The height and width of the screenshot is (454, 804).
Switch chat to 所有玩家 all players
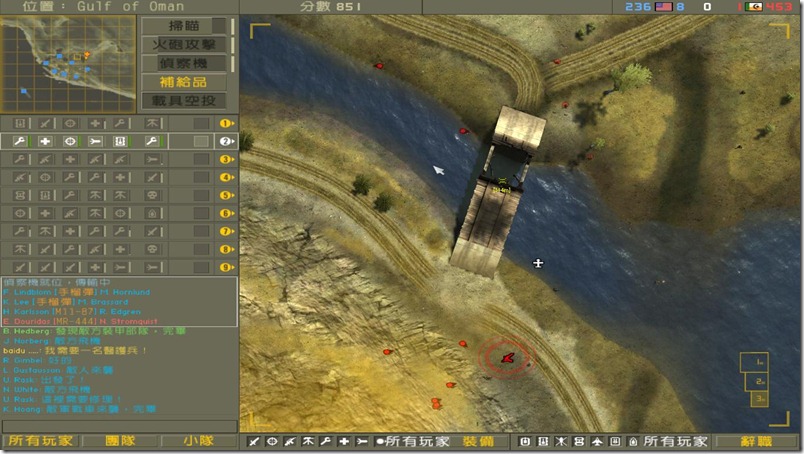(40, 440)
